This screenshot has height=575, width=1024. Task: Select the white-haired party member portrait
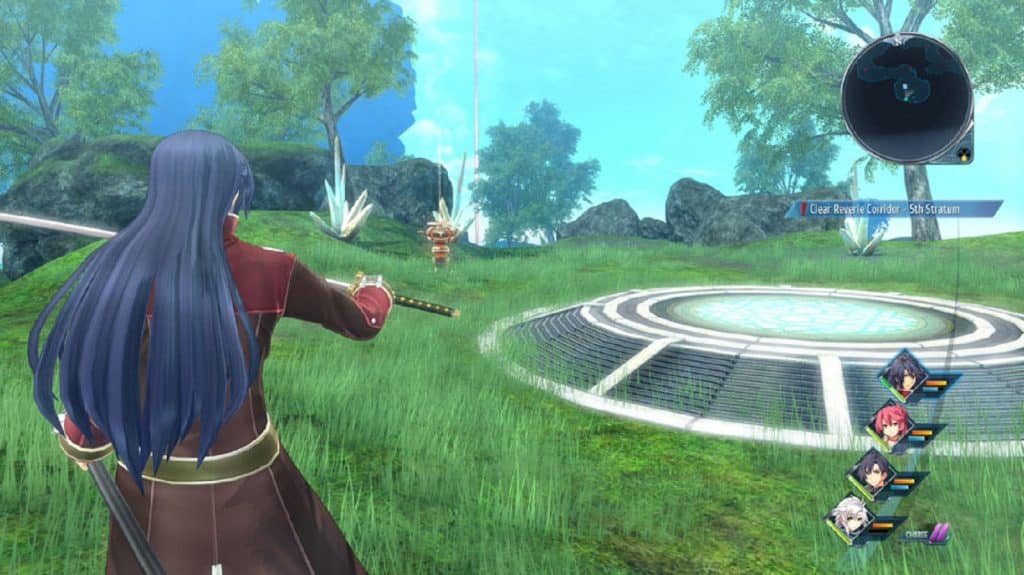[x=850, y=519]
